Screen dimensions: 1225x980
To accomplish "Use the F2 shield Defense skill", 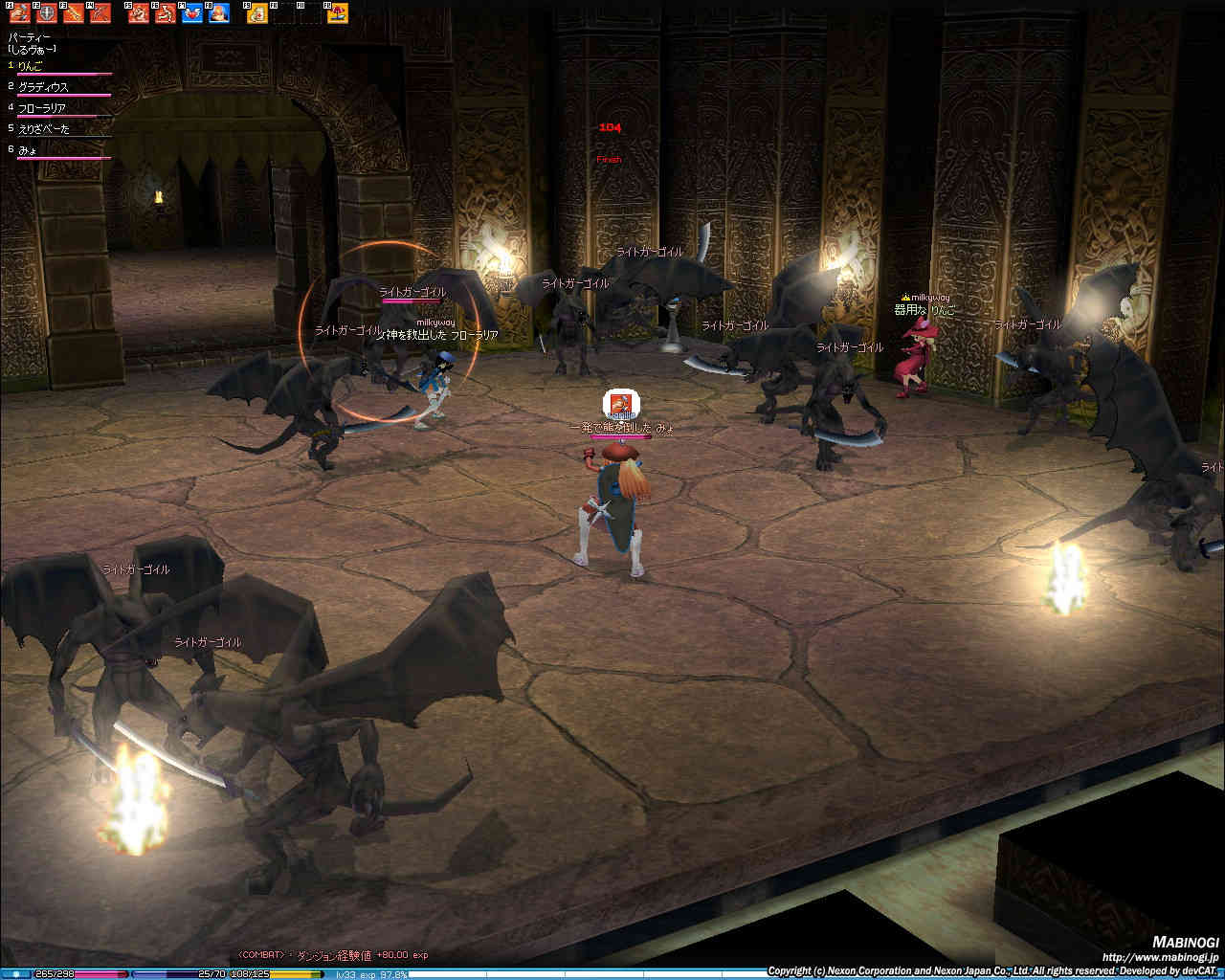I will 46,13.
